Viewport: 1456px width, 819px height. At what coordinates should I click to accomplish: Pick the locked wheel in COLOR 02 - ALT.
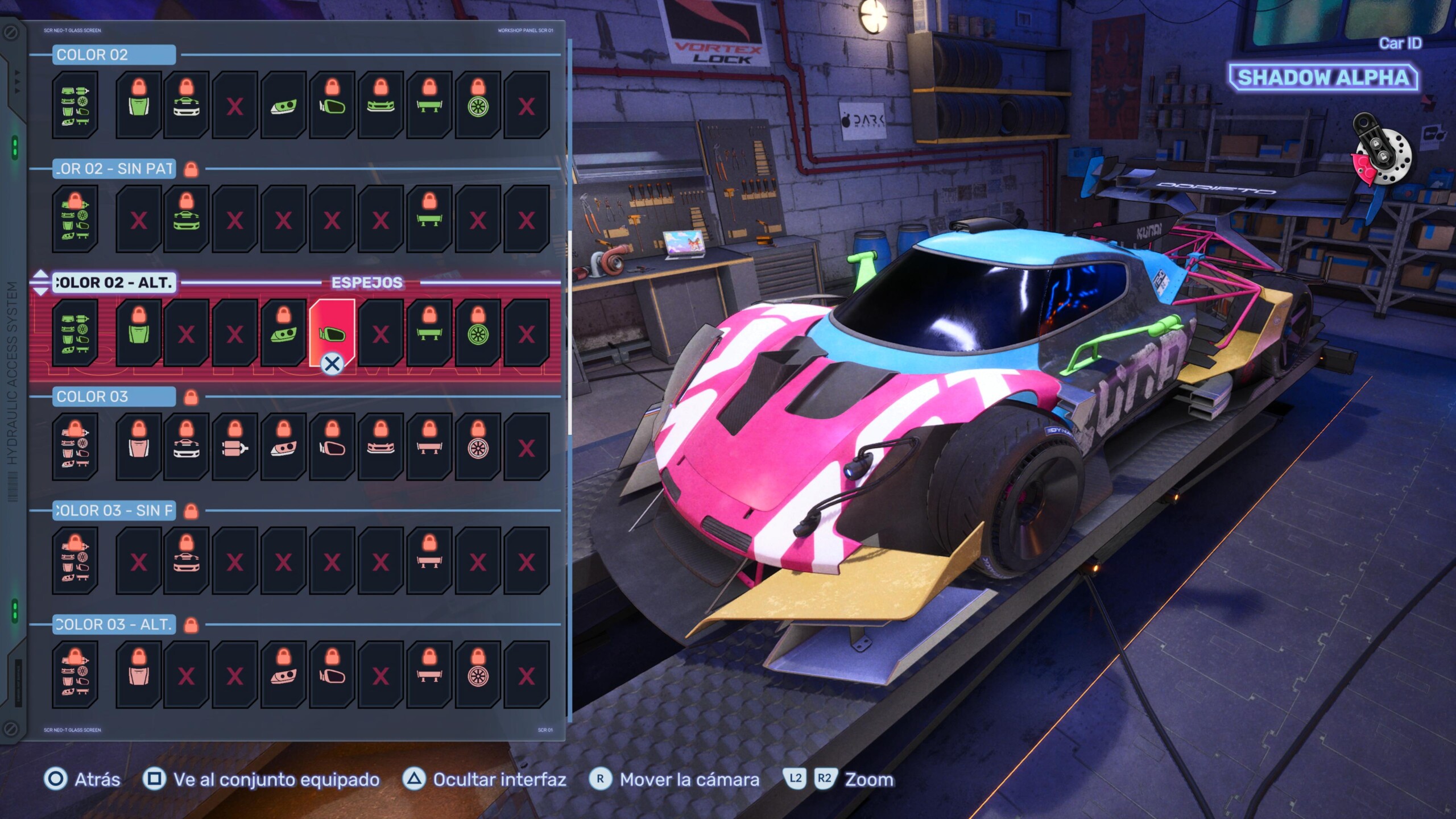[x=478, y=333]
